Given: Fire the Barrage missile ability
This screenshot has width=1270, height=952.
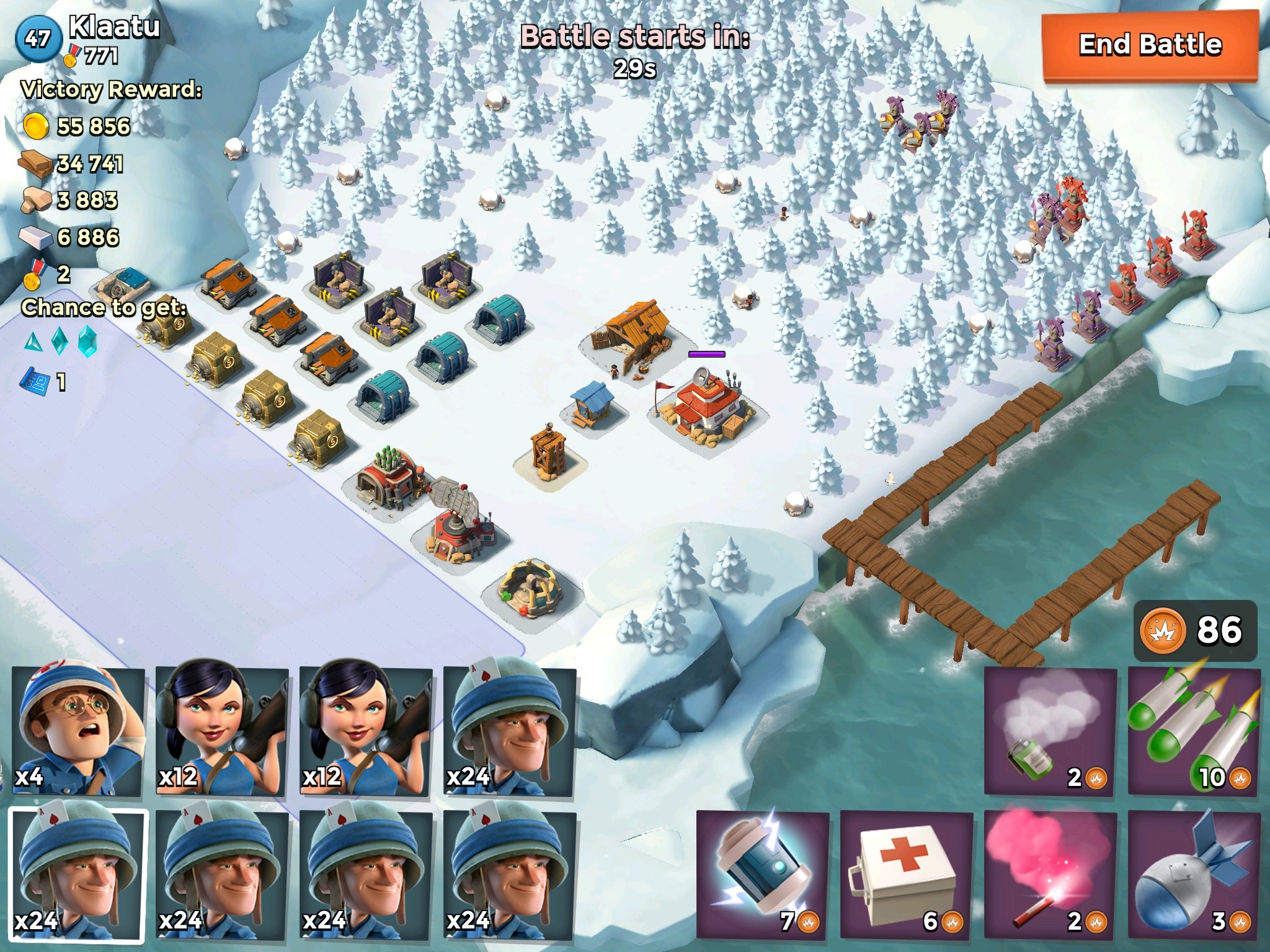Looking at the screenshot, I should click(1194, 730).
